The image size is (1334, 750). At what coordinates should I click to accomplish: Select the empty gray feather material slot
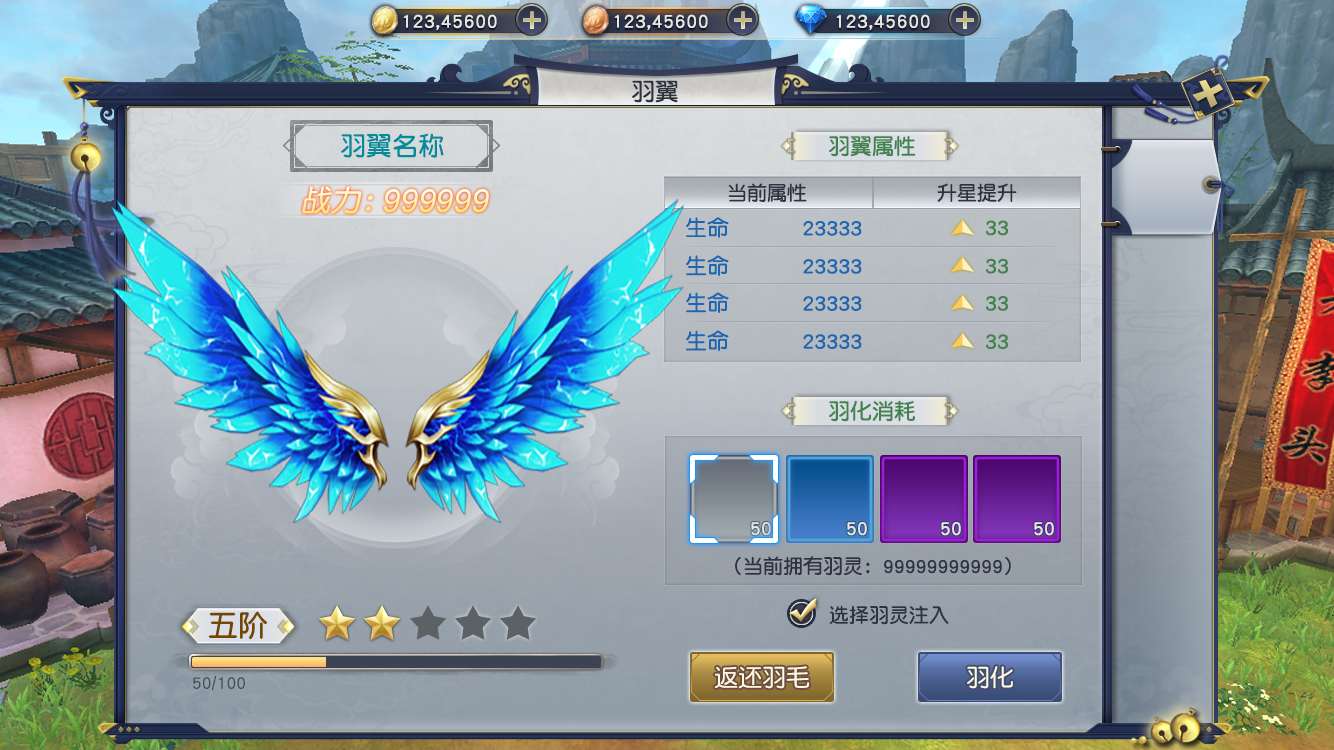point(733,498)
